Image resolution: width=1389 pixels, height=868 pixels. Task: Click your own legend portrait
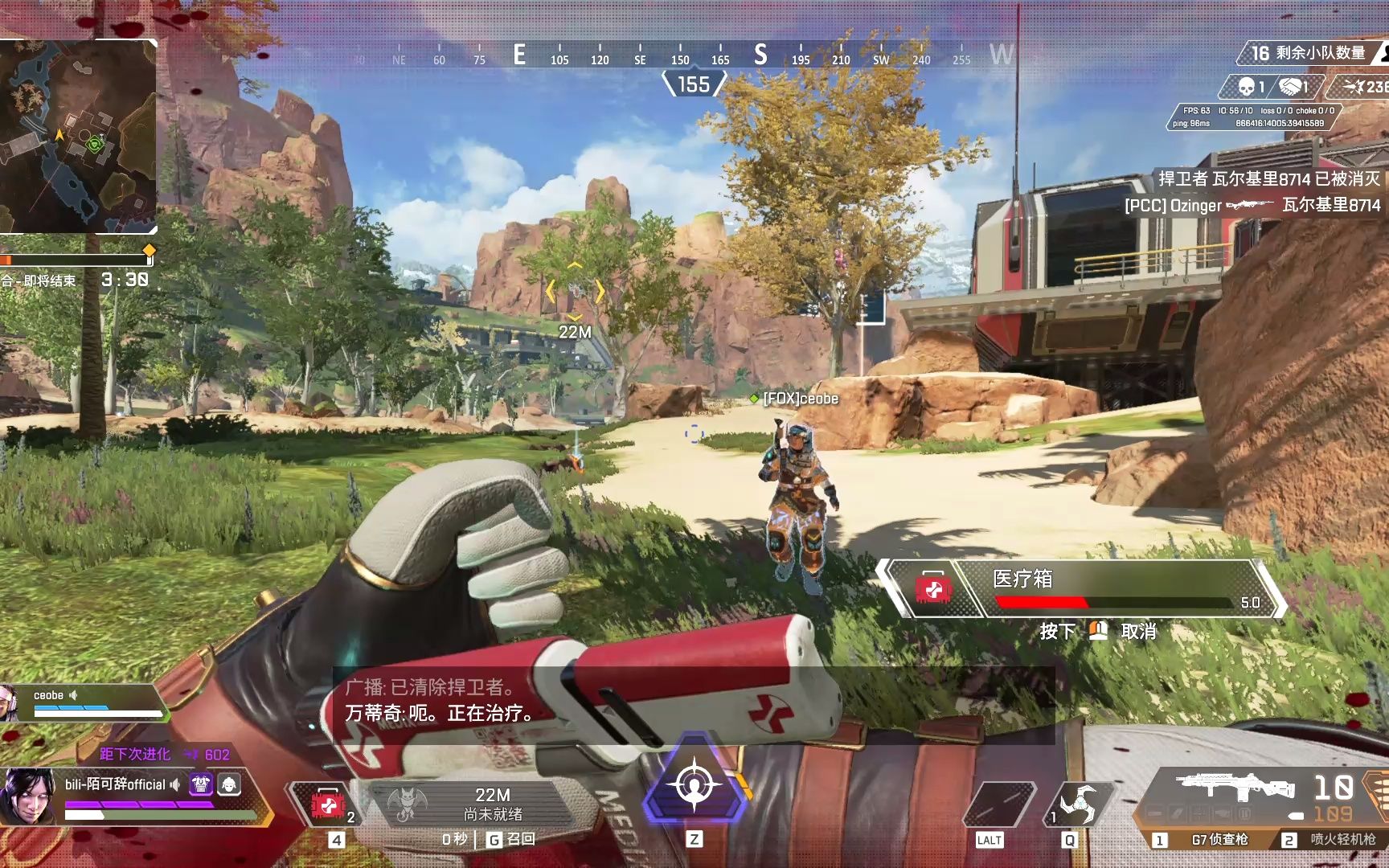coord(27,796)
